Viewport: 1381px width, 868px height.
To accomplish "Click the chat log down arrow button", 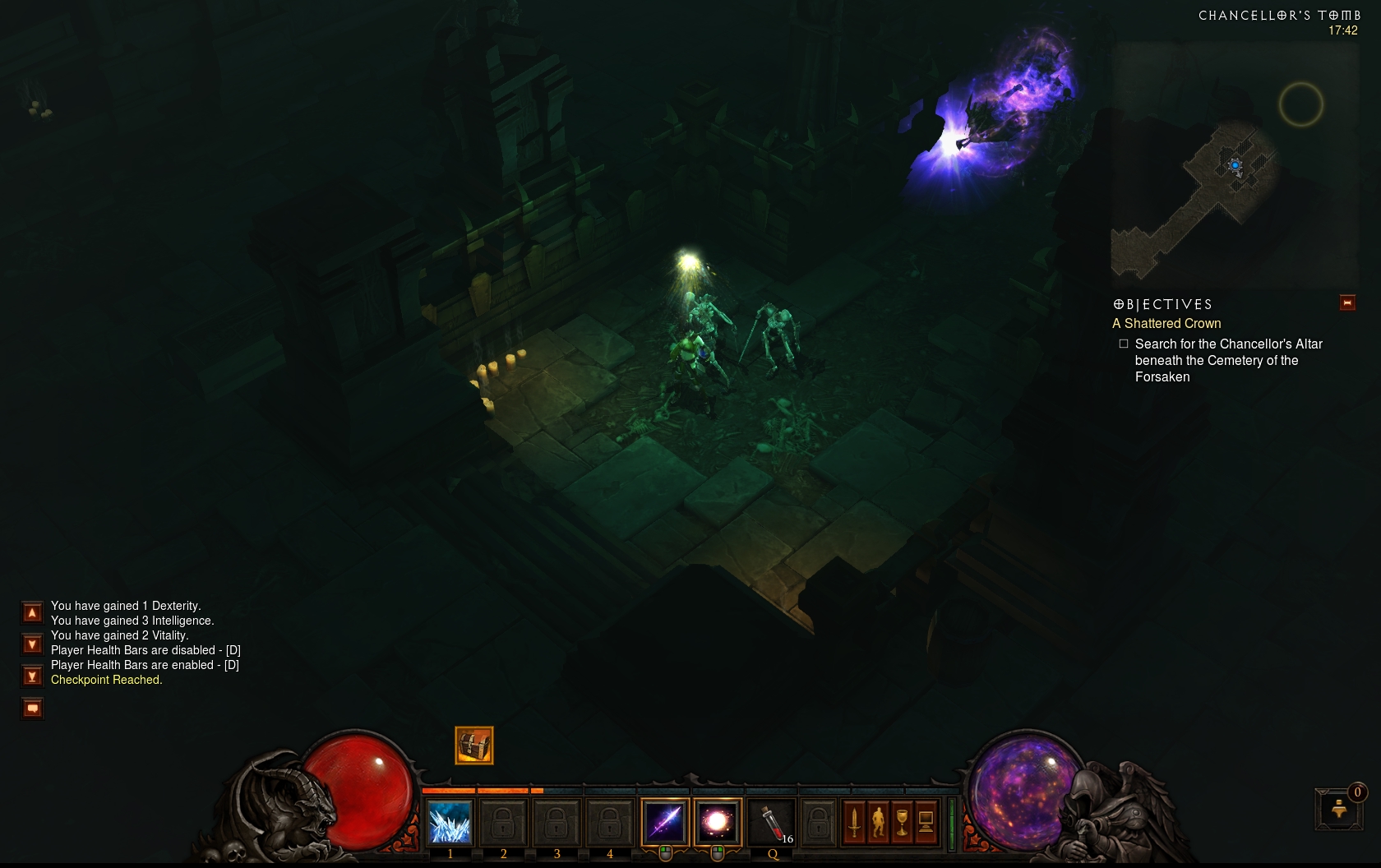I will tap(32, 644).
